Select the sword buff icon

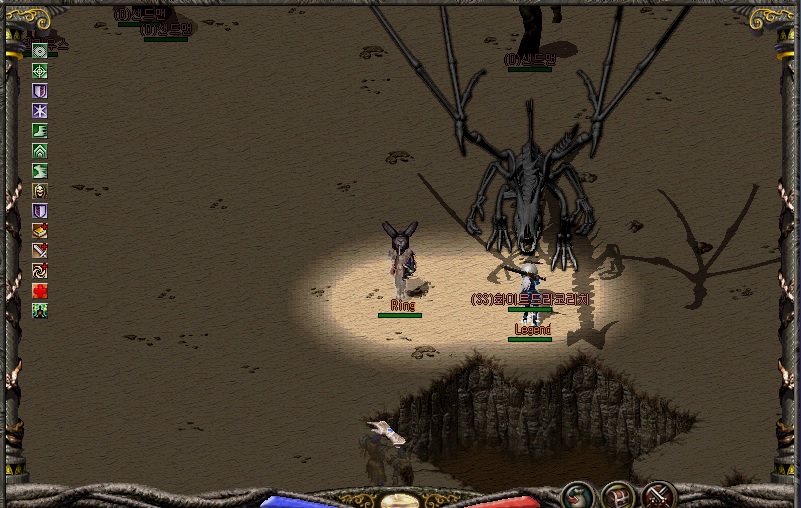click(x=40, y=251)
